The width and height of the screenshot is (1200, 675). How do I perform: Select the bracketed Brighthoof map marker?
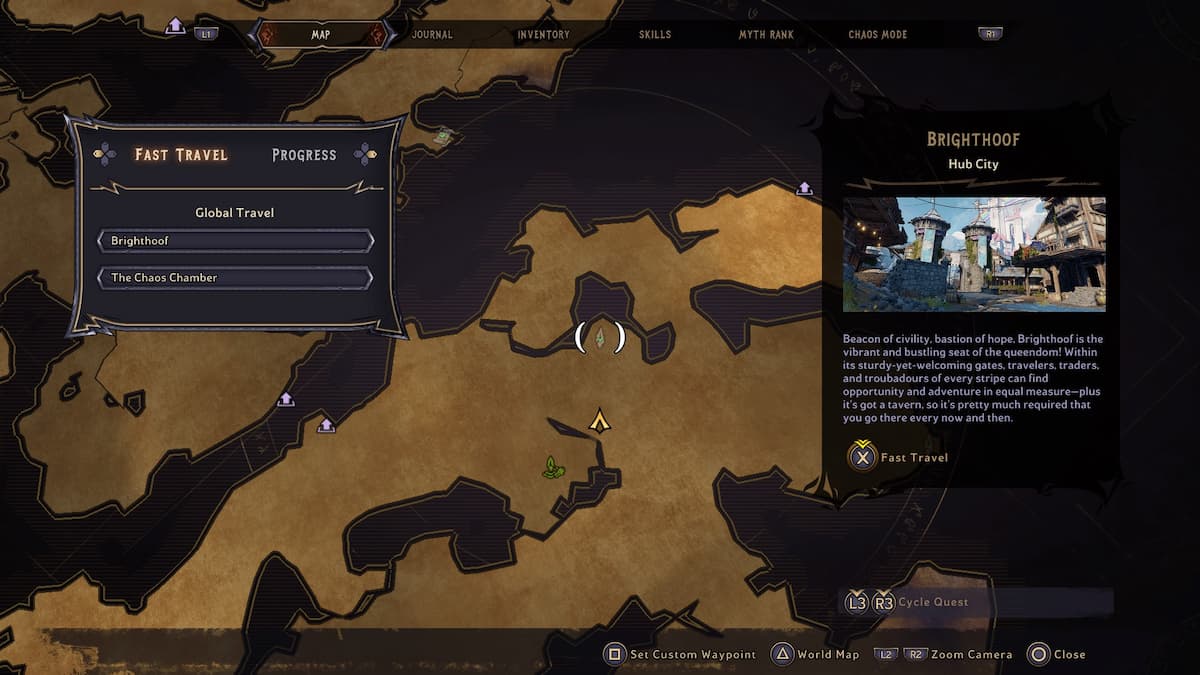pyautogui.click(x=600, y=338)
